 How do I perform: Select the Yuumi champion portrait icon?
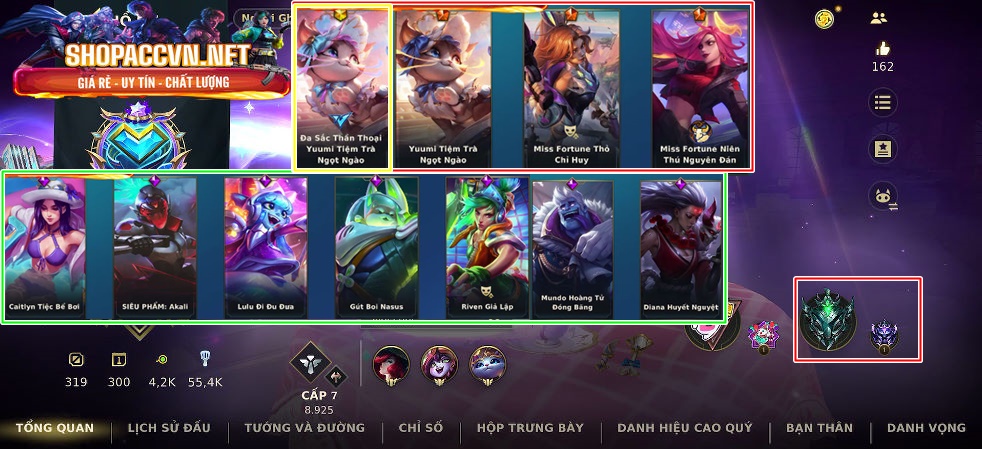point(488,364)
